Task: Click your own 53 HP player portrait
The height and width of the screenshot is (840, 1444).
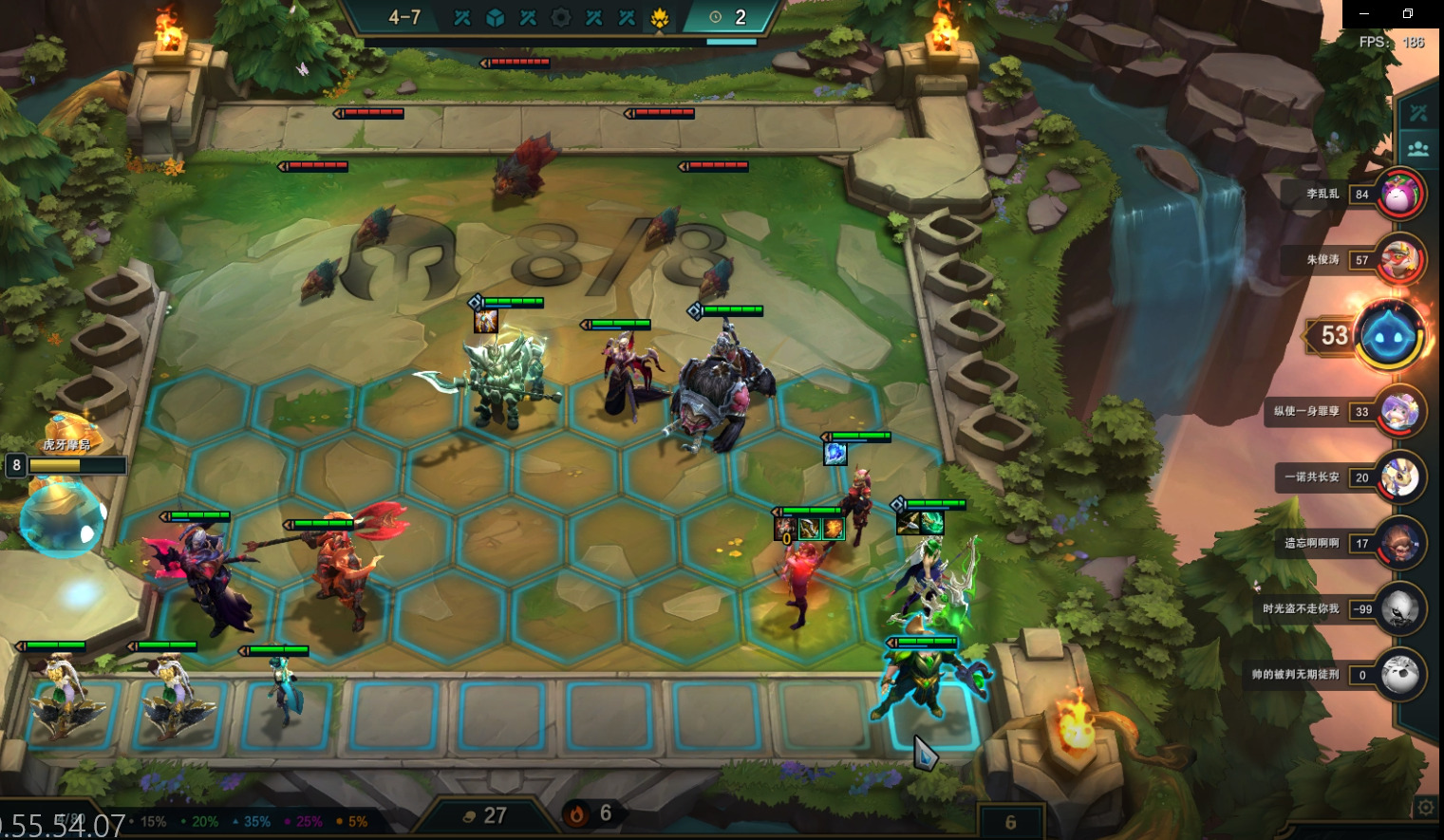Action: [1388, 335]
